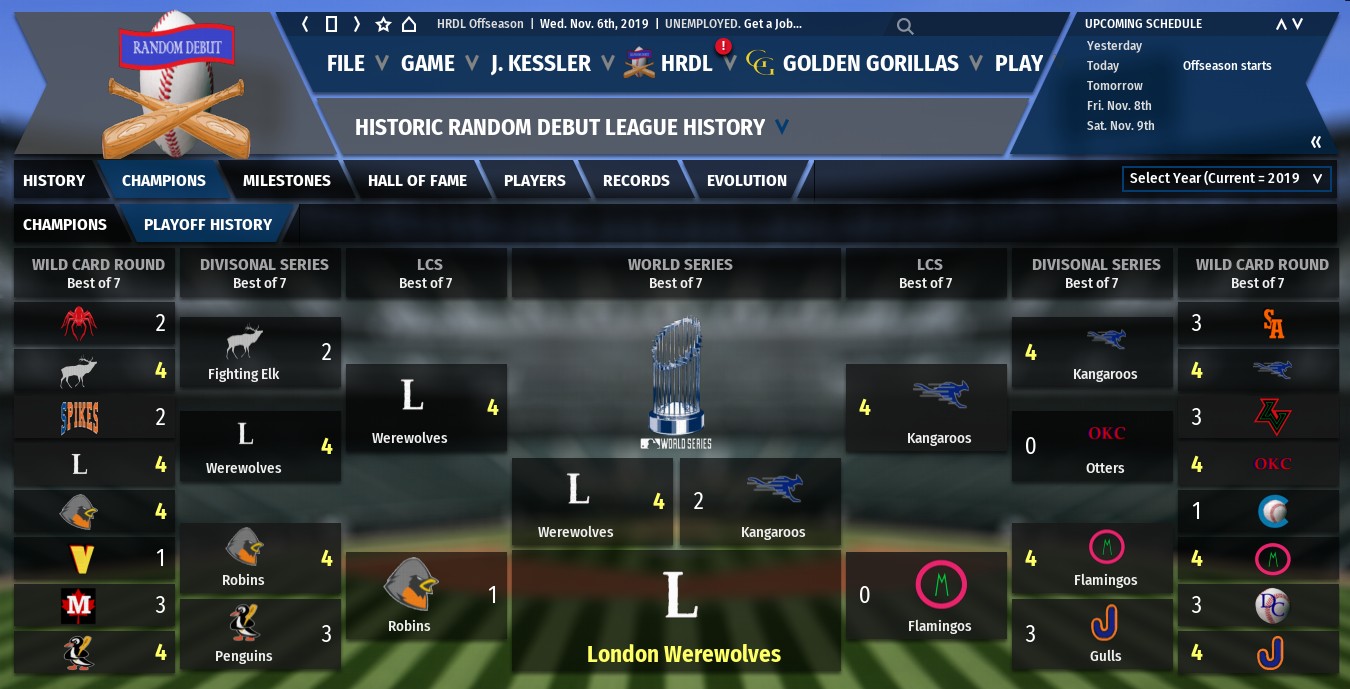This screenshot has height=689, width=1350.
Task: Open the FILE menu
Action: pyautogui.click(x=346, y=63)
